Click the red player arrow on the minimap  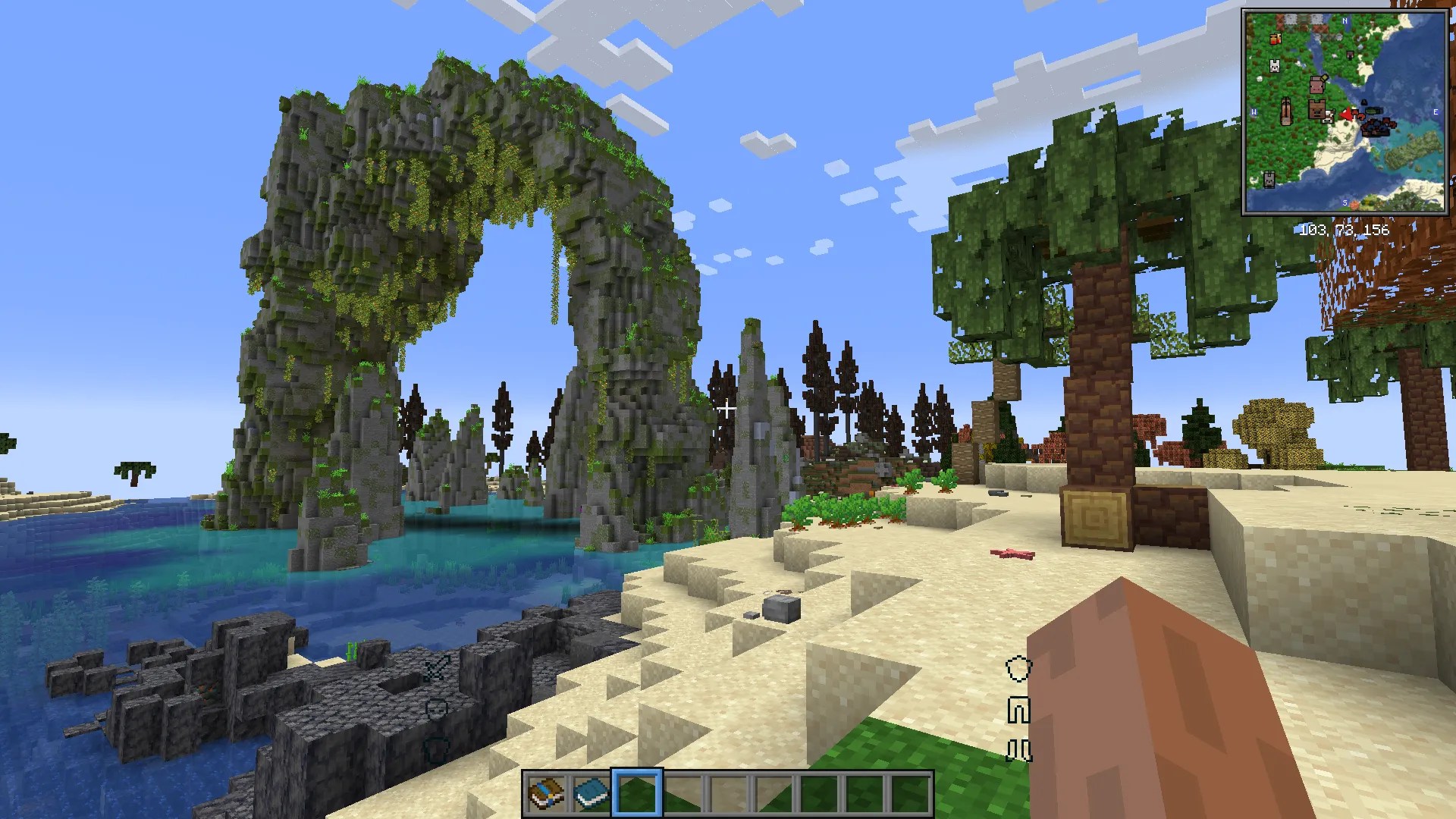(x=1347, y=115)
